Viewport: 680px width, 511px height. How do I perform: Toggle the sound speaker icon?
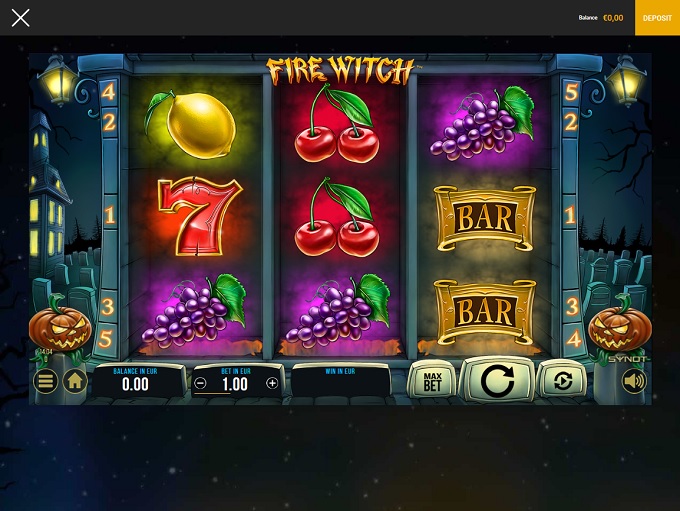click(x=633, y=381)
